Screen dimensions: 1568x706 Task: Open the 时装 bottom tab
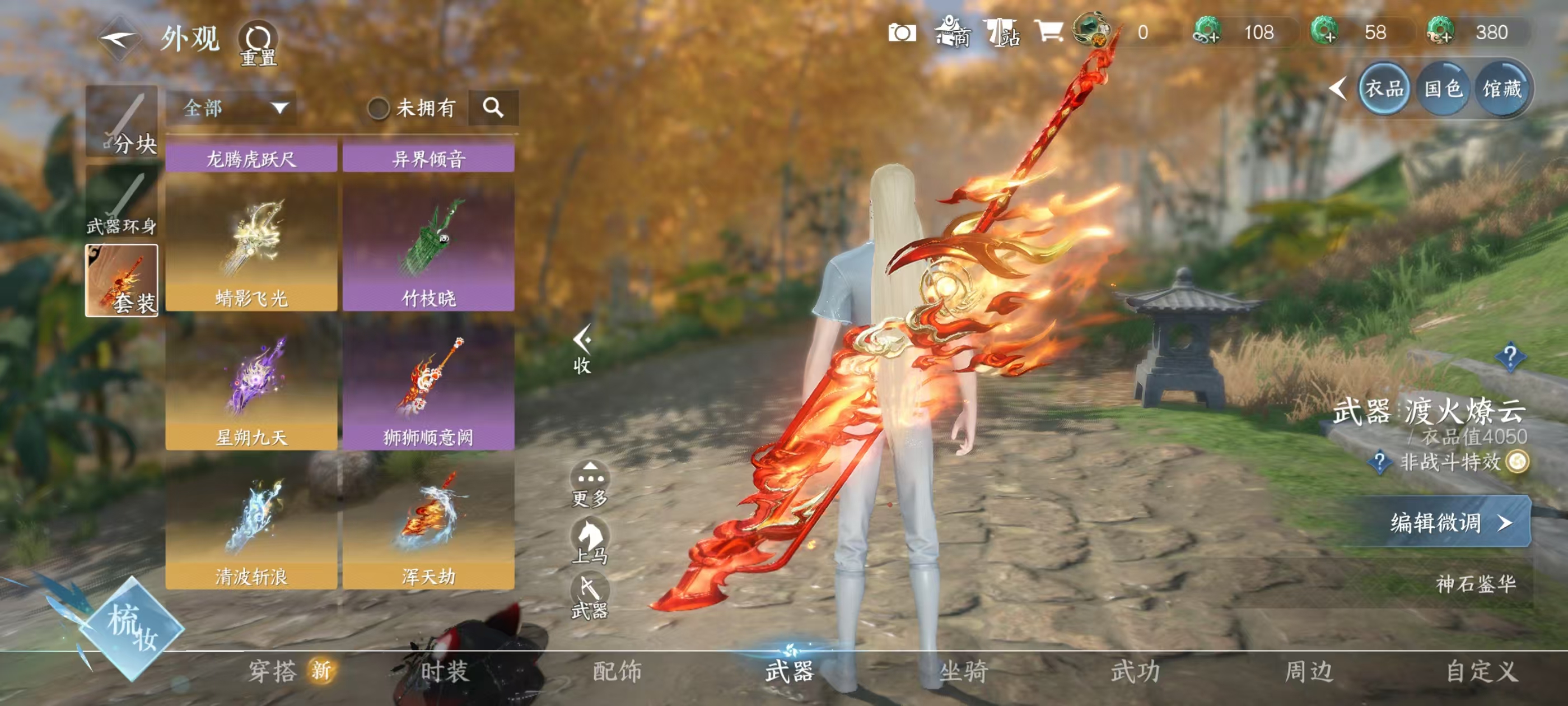click(x=444, y=671)
